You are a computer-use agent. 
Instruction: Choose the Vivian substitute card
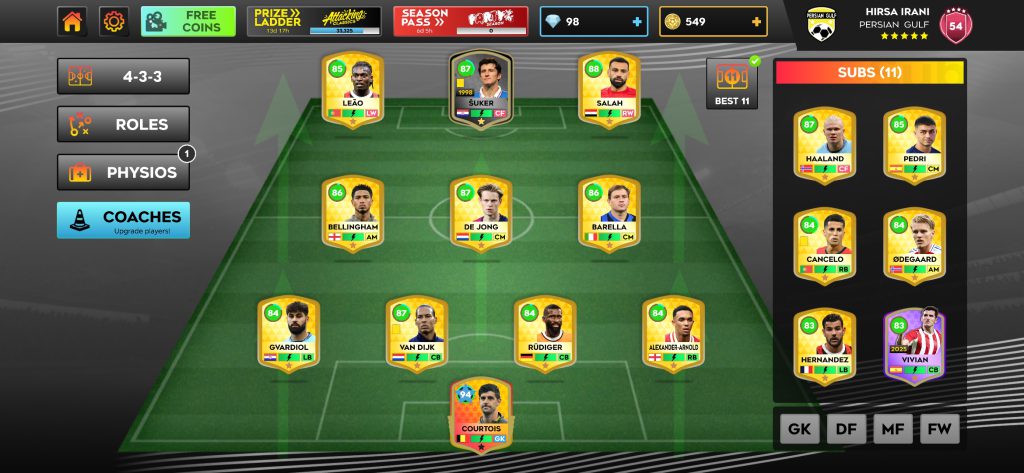pos(914,345)
